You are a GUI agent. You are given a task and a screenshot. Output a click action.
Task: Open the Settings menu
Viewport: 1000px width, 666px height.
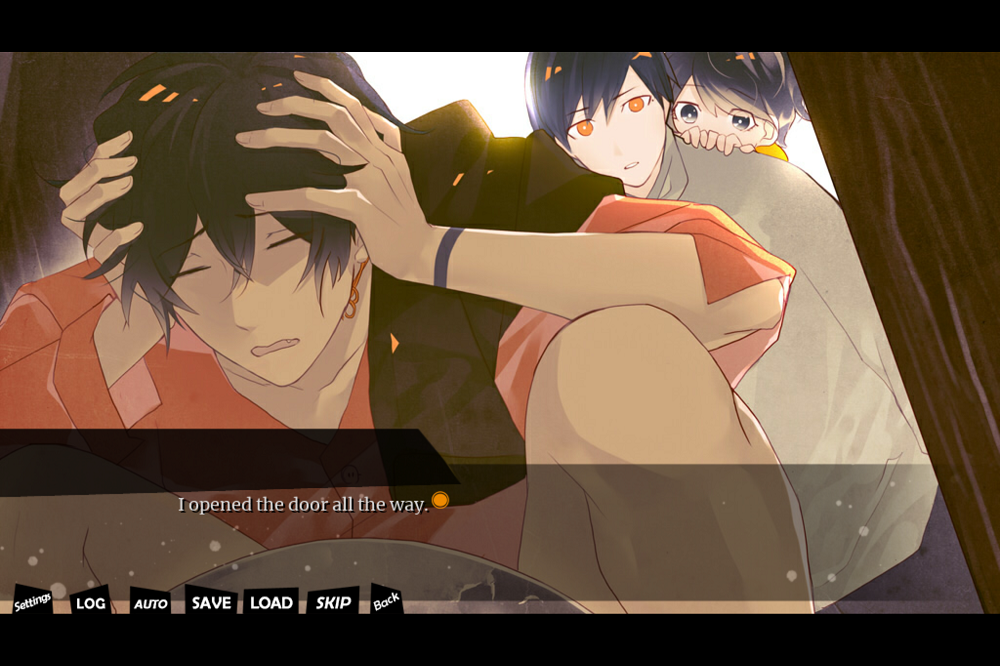pos(32,601)
